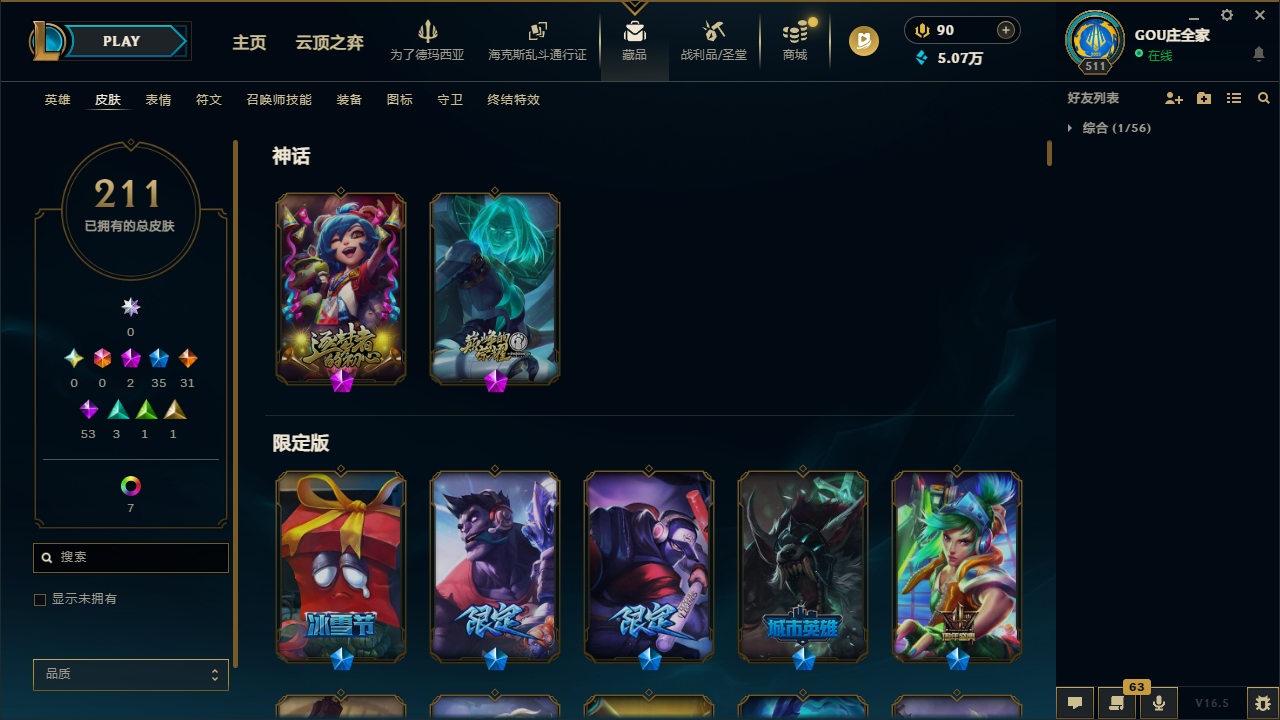Open the chat bubble icon in bottom bar

(x=1074, y=703)
